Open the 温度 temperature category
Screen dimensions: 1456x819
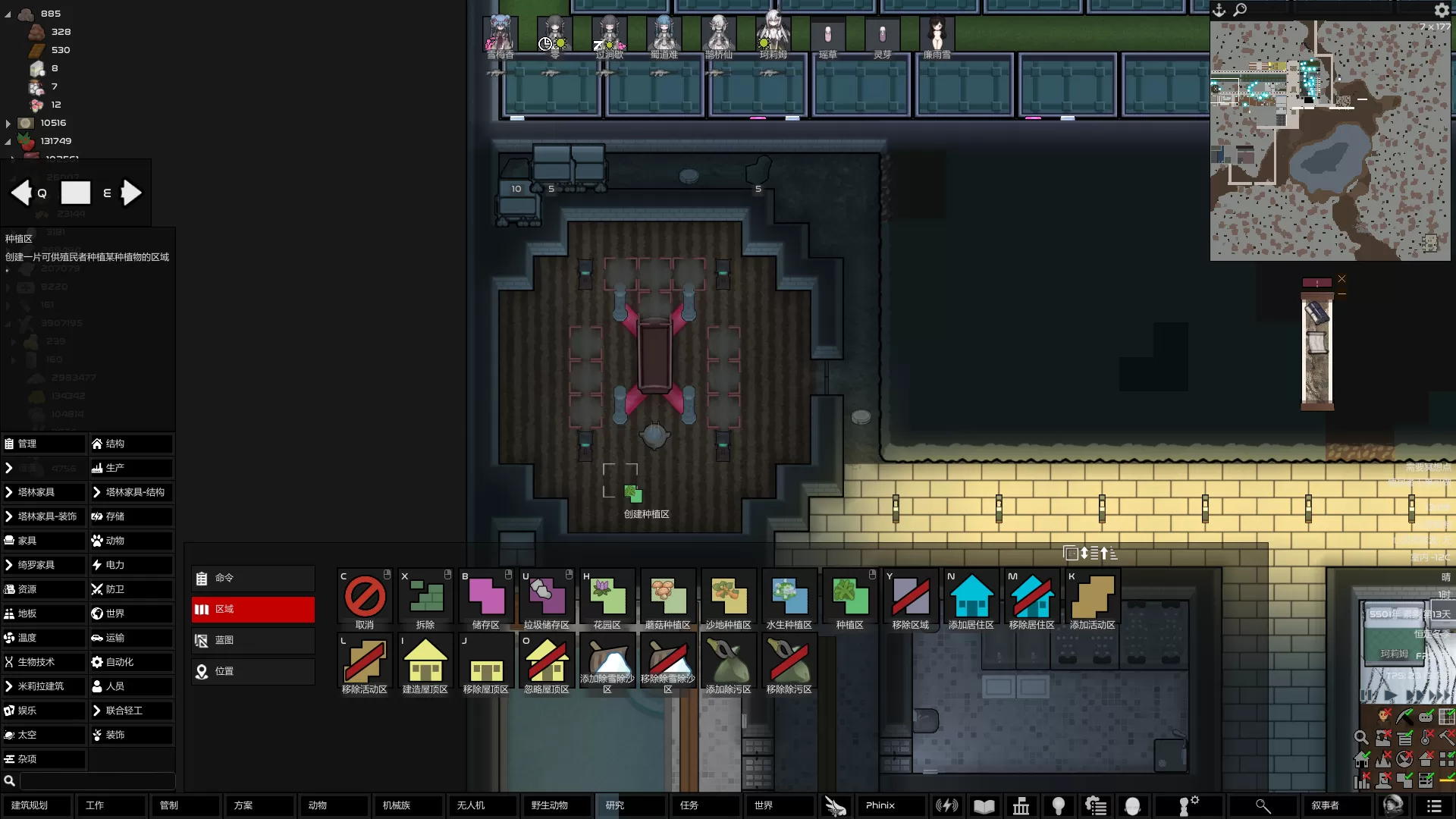(44, 638)
